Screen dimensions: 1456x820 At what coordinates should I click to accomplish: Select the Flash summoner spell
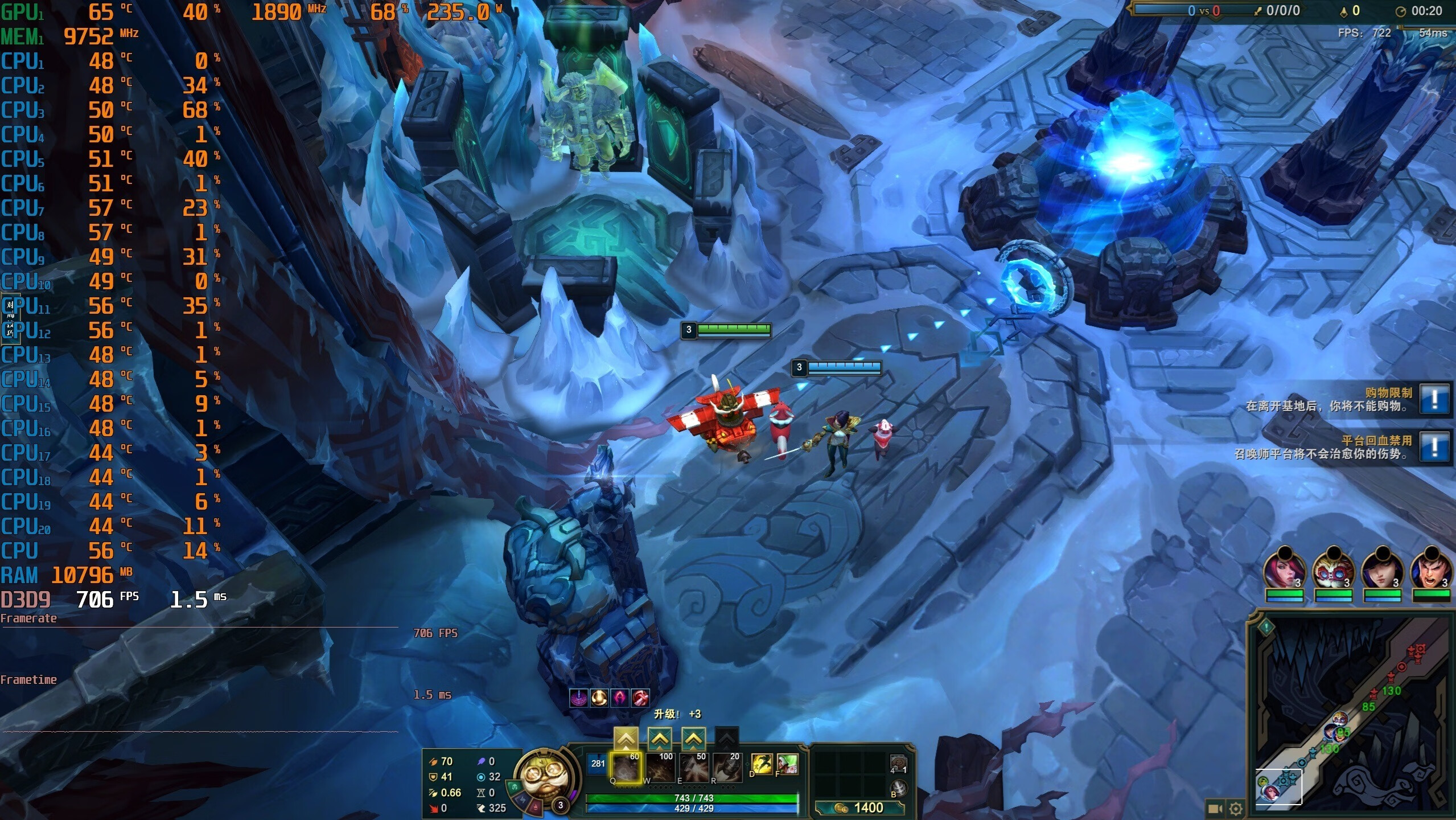[762, 764]
